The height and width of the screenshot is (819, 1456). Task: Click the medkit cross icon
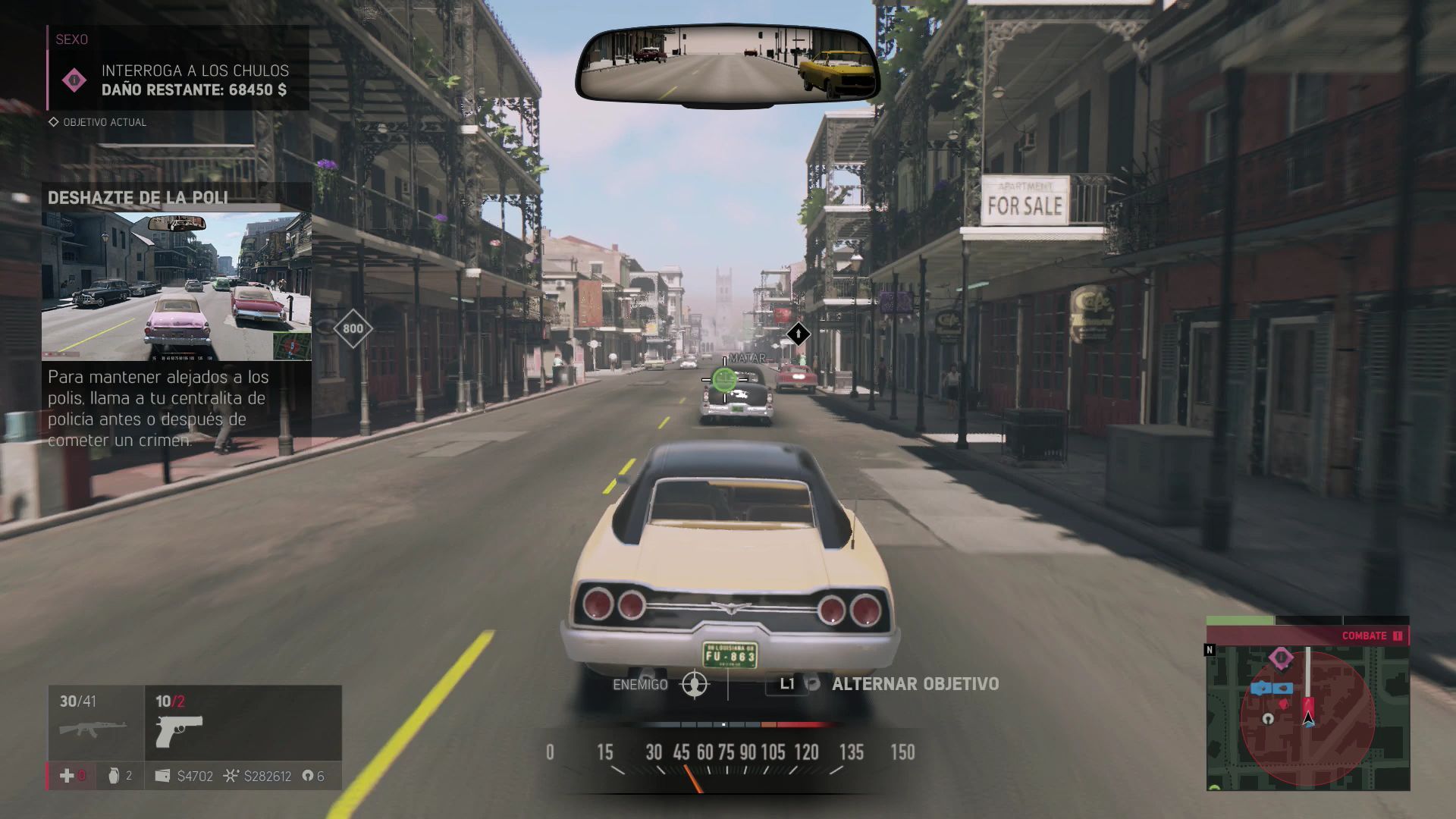point(67,776)
